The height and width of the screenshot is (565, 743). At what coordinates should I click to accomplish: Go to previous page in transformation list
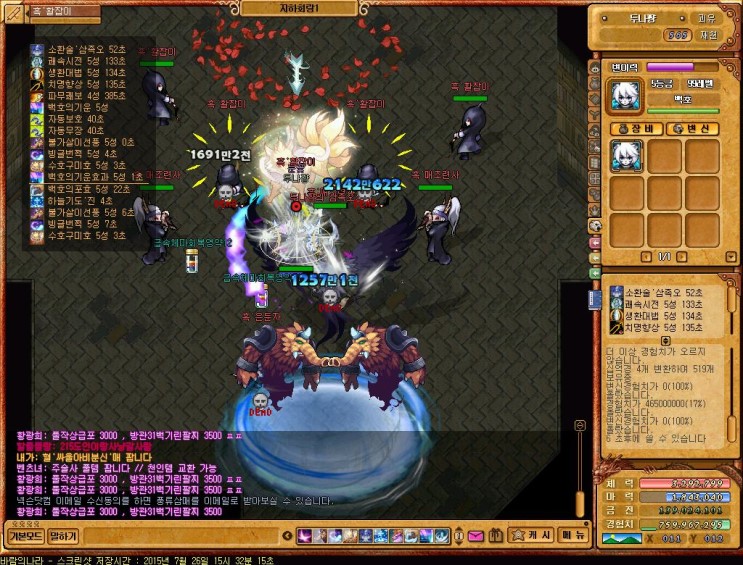pos(646,257)
